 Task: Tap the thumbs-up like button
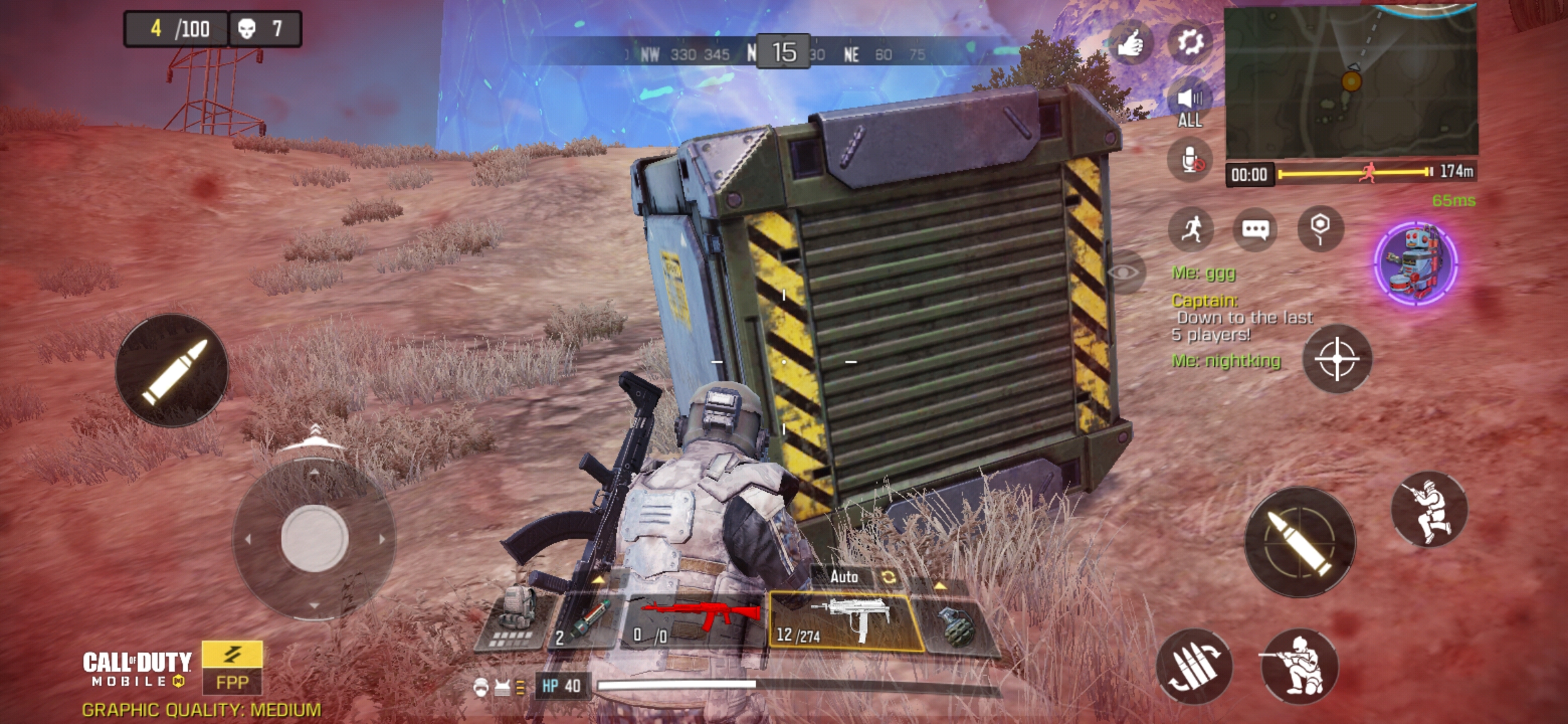(1131, 43)
